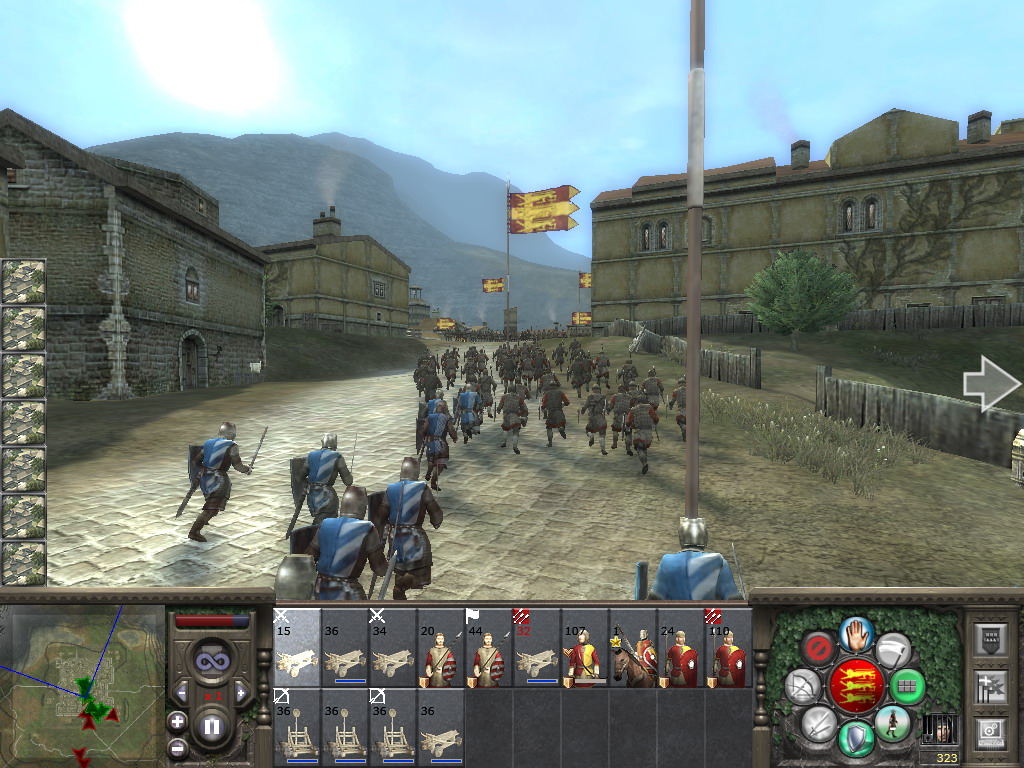1024x768 pixels.
Task: Select the 107-man infantry unit card
Action: [587, 648]
